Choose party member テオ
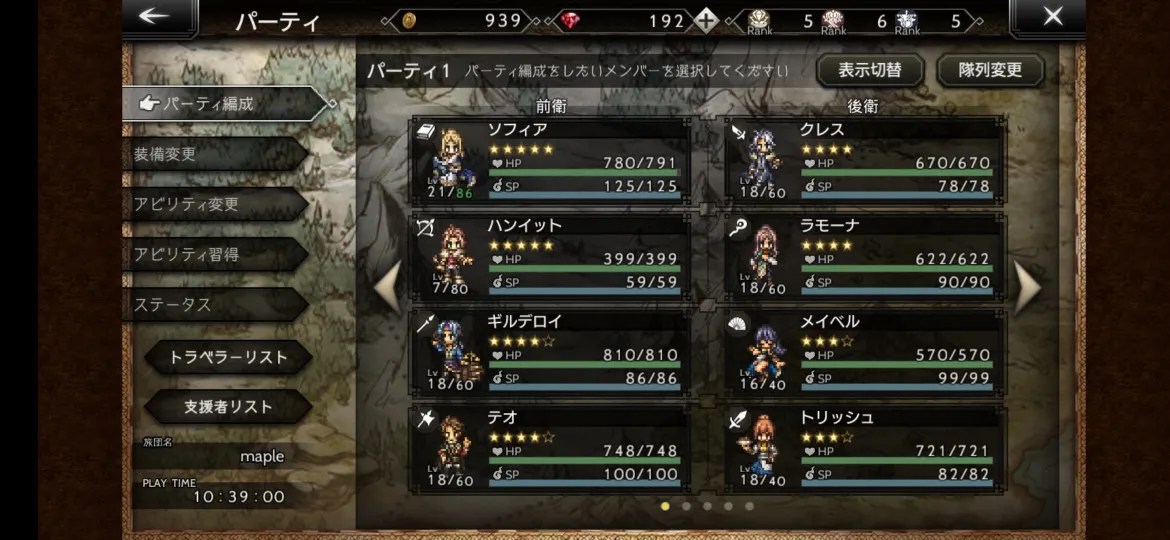The width and height of the screenshot is (1170, 540). pyautogui.click(x=550, y=448)
